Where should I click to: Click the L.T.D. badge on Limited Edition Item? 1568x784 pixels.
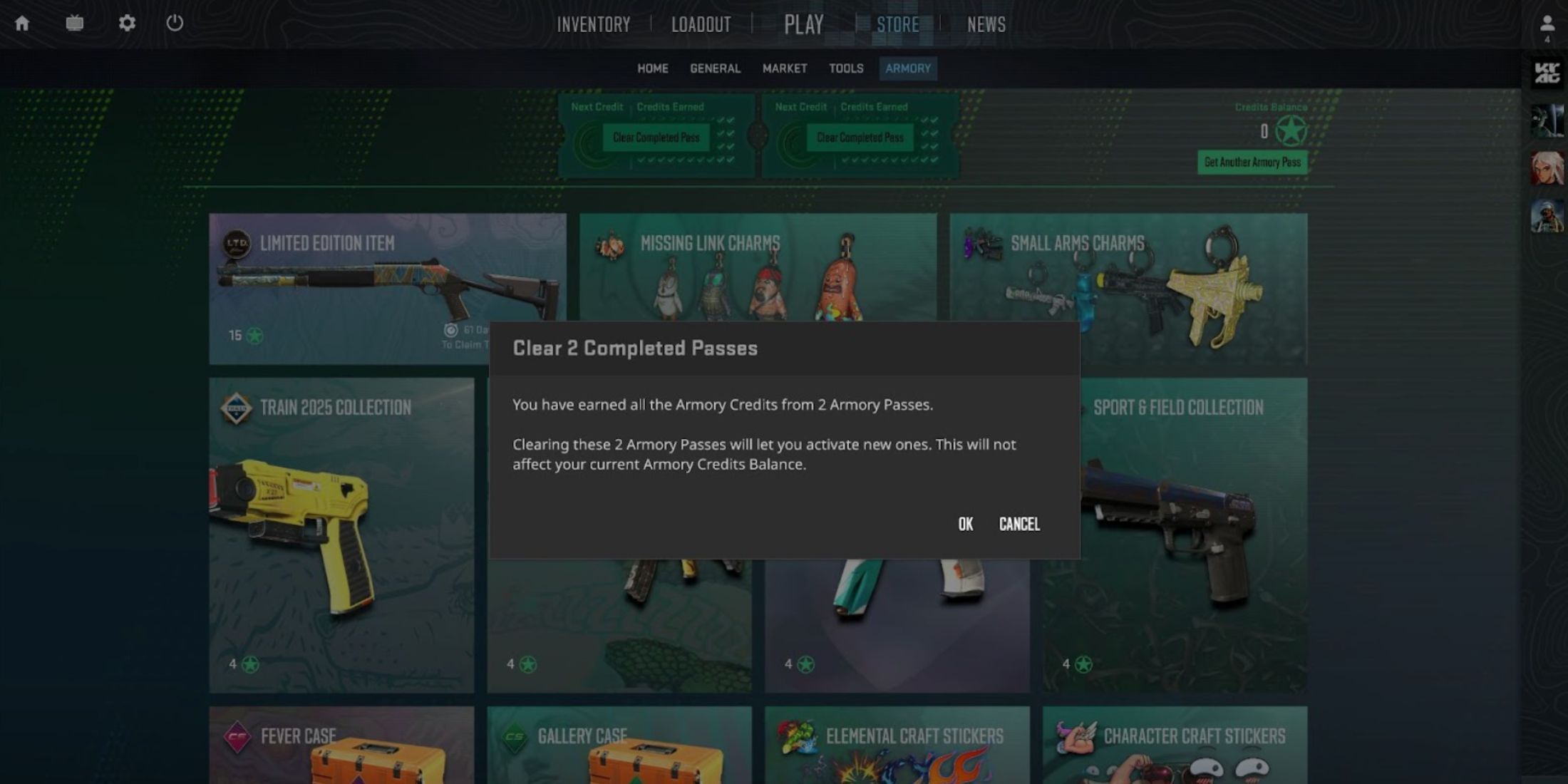tap(238, 243)
